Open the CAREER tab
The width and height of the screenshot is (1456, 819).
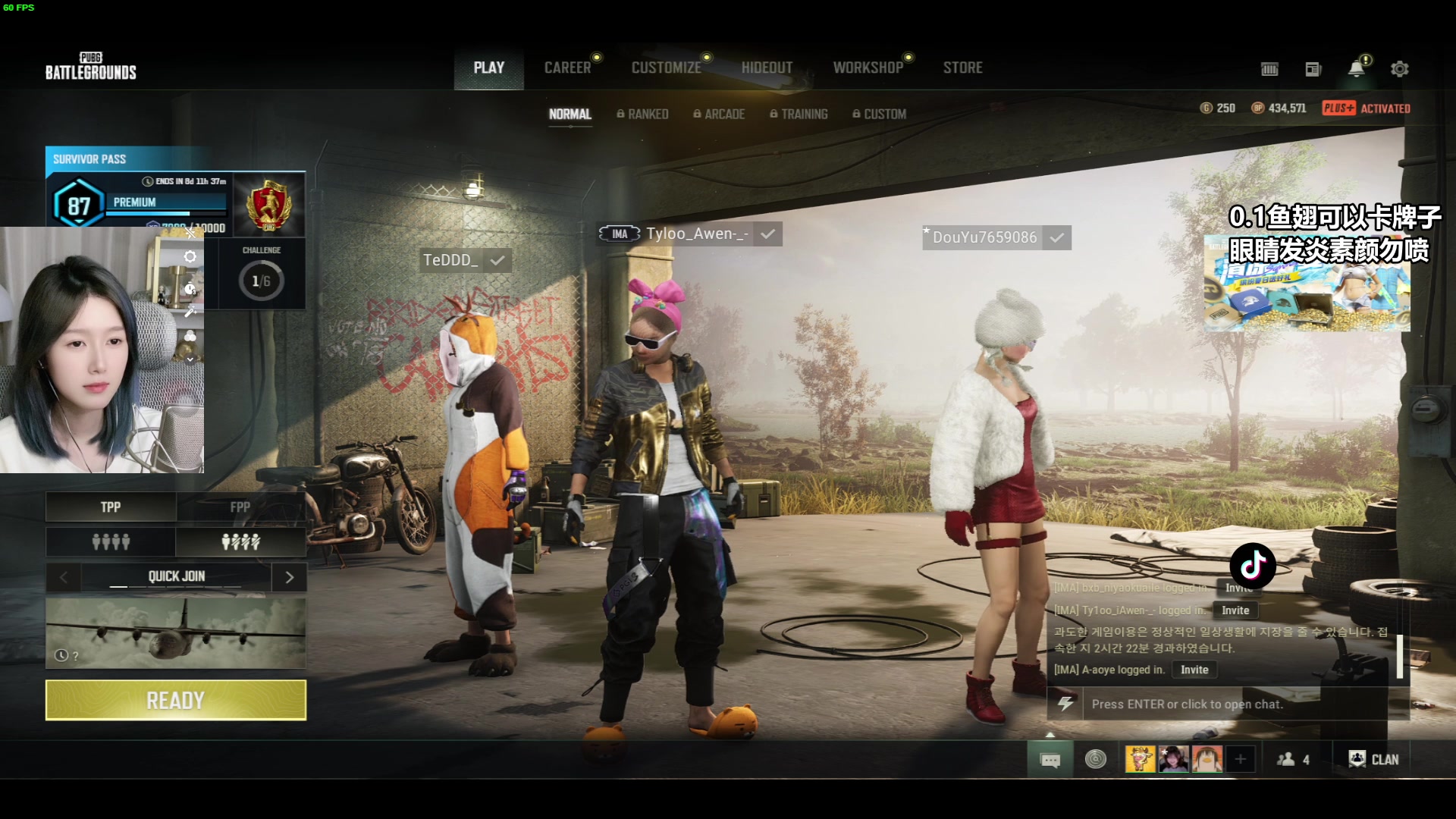pyautogui.click(x=567, y=68)
